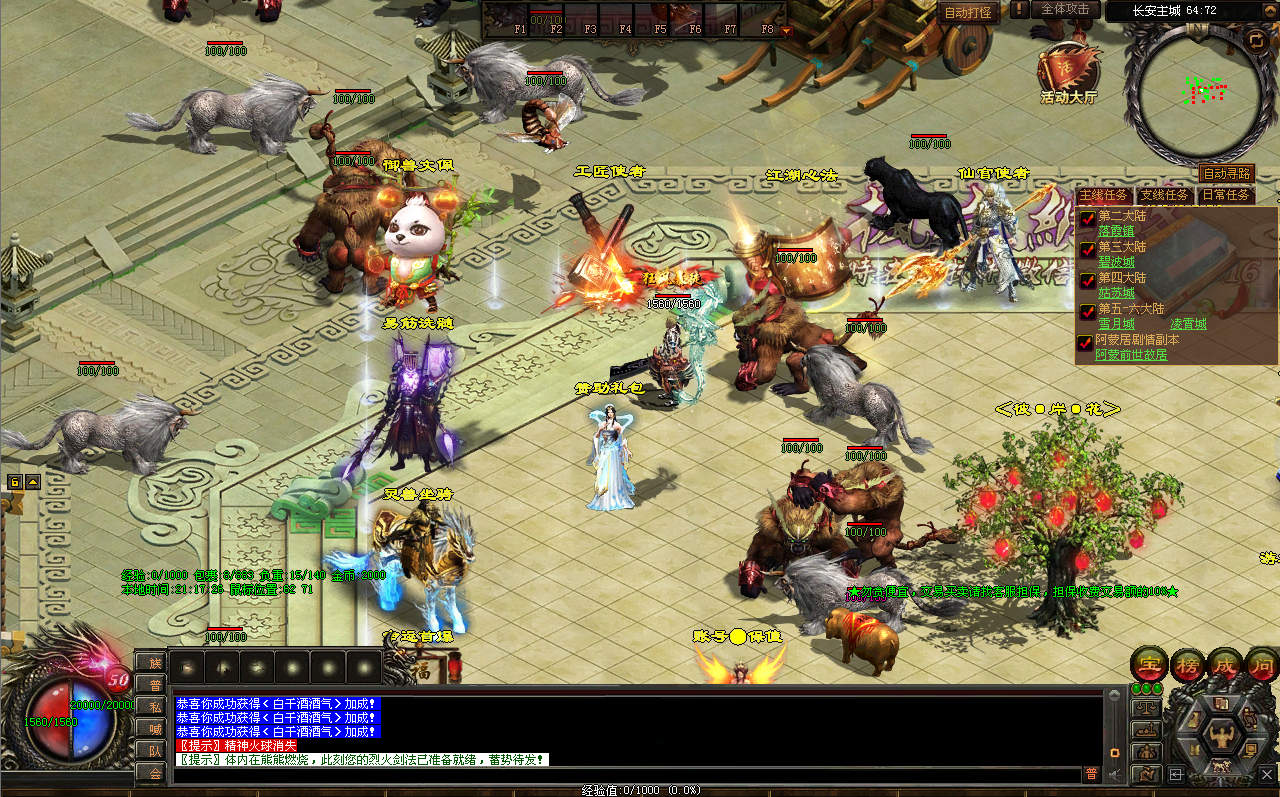This screenshot has height=797, width=1280.
Task: Follow the 落霞镇 quest link
Action: (x=1116, y=231)
